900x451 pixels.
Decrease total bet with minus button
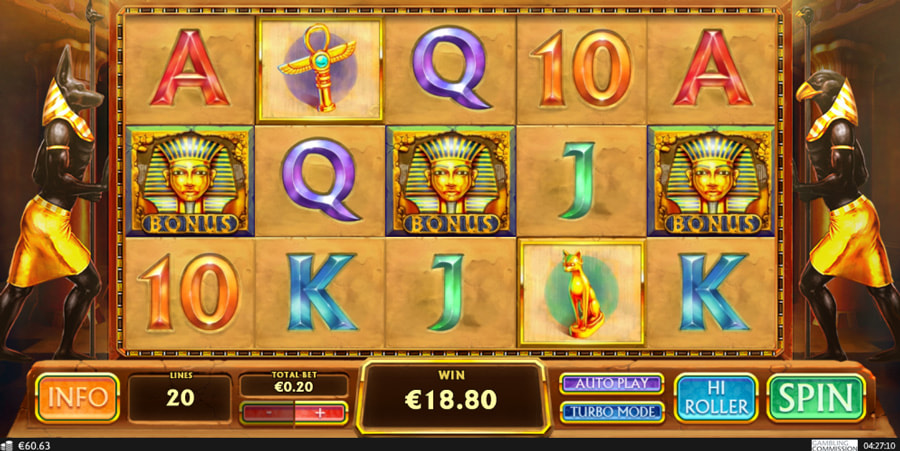pos(268,412)
